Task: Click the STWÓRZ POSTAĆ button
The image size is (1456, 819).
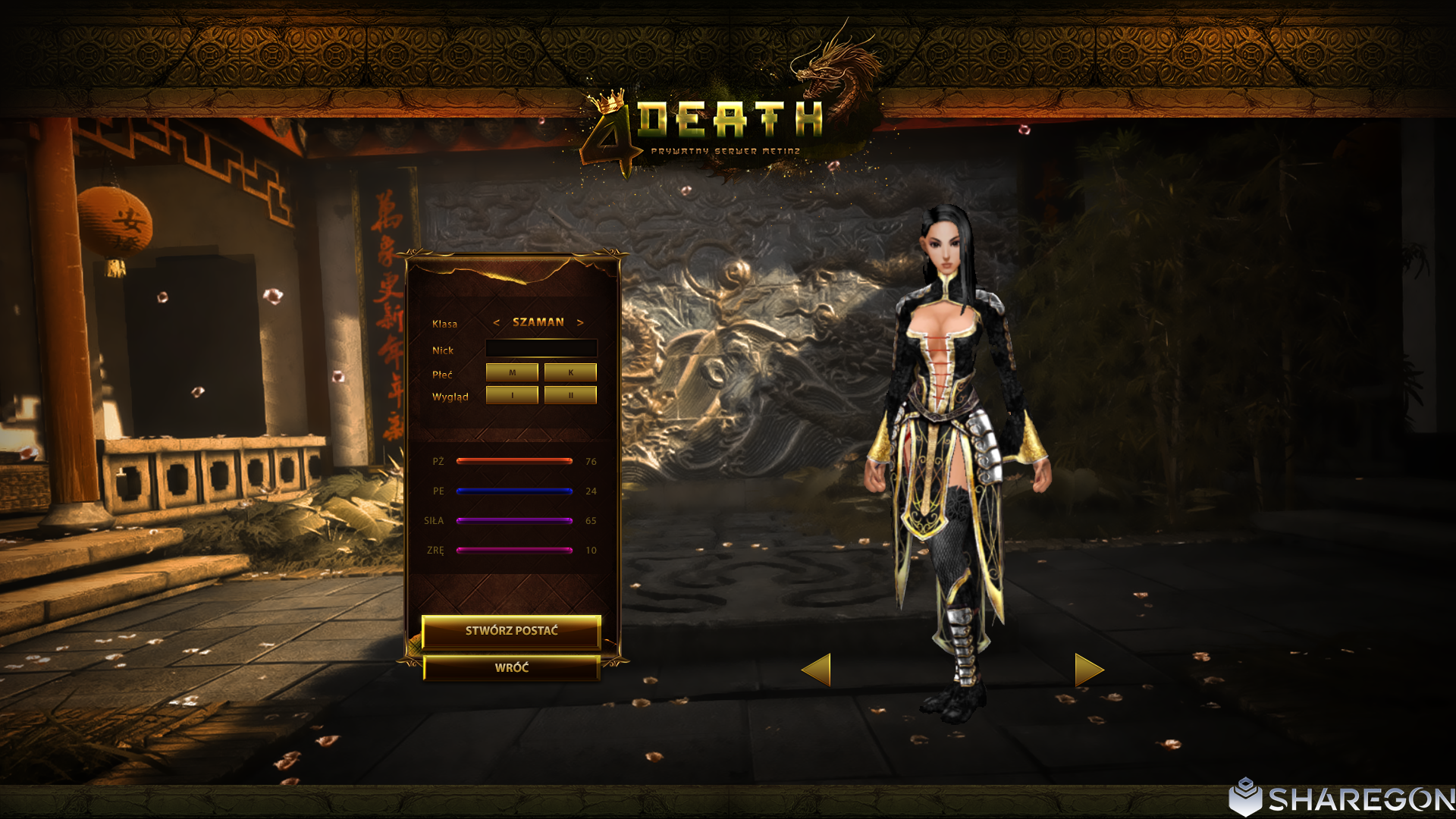Action: (x=511, y=631)
